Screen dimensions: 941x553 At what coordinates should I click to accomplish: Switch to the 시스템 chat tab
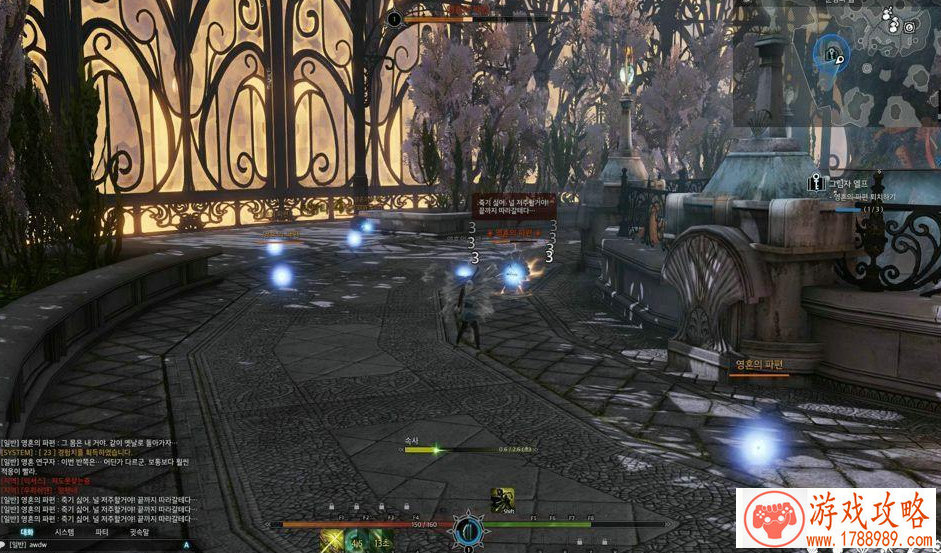pos(65,533)
